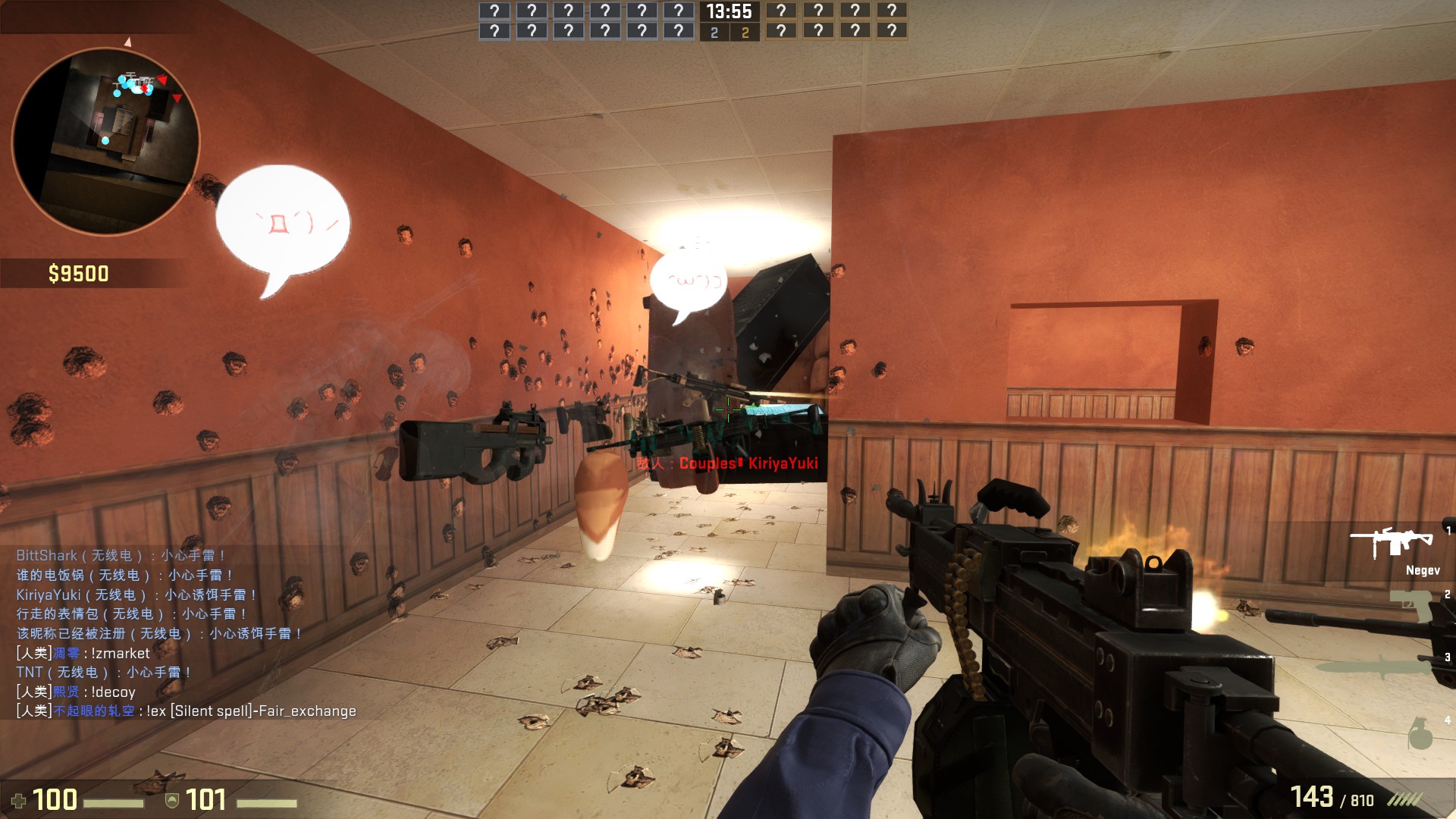Click the circular radar minimap
Viewport: 1456px width, 819px height.
[105, 141]
